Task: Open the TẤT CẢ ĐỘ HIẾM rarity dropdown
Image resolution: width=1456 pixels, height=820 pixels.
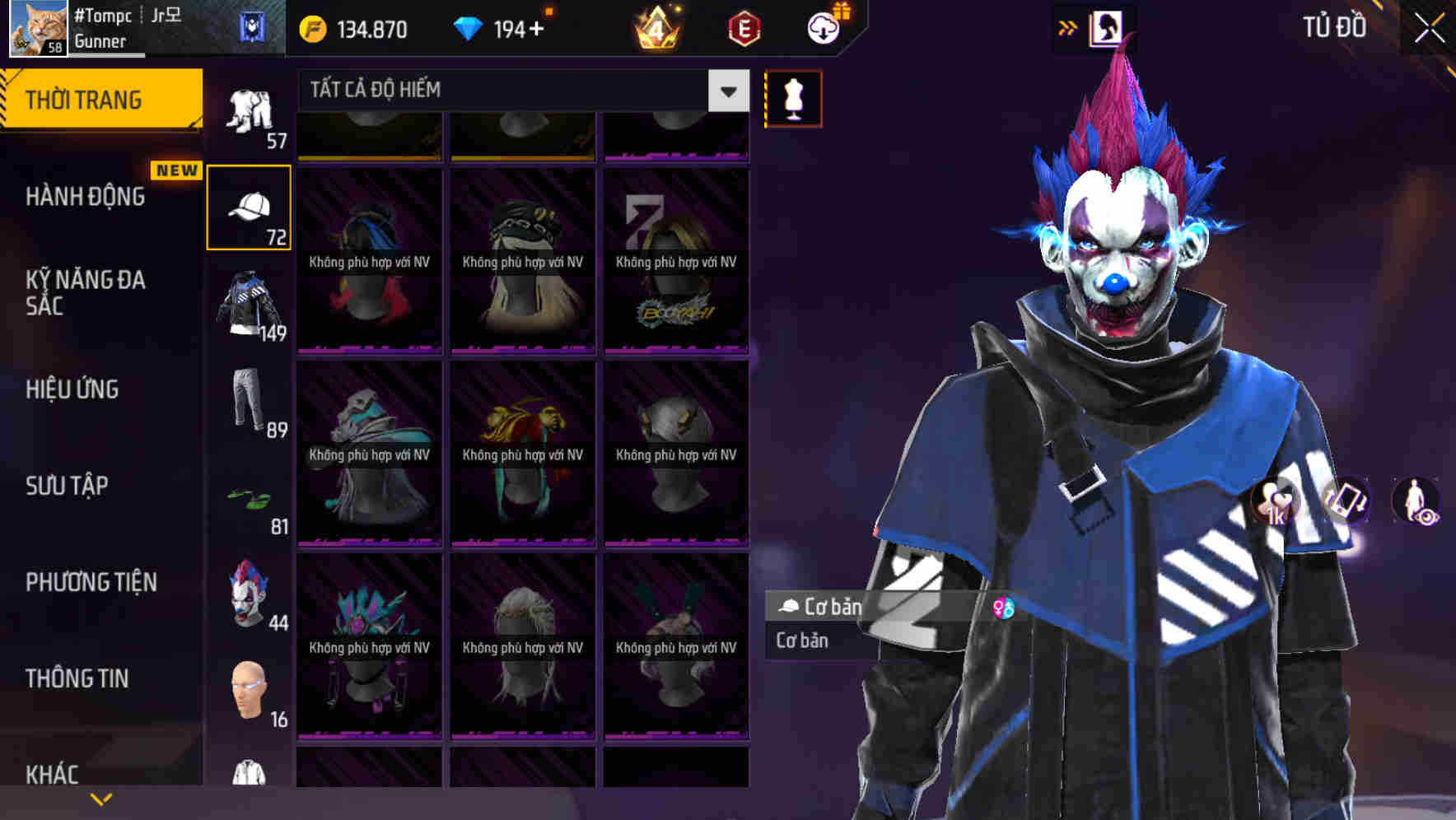Action: (725, 91)
